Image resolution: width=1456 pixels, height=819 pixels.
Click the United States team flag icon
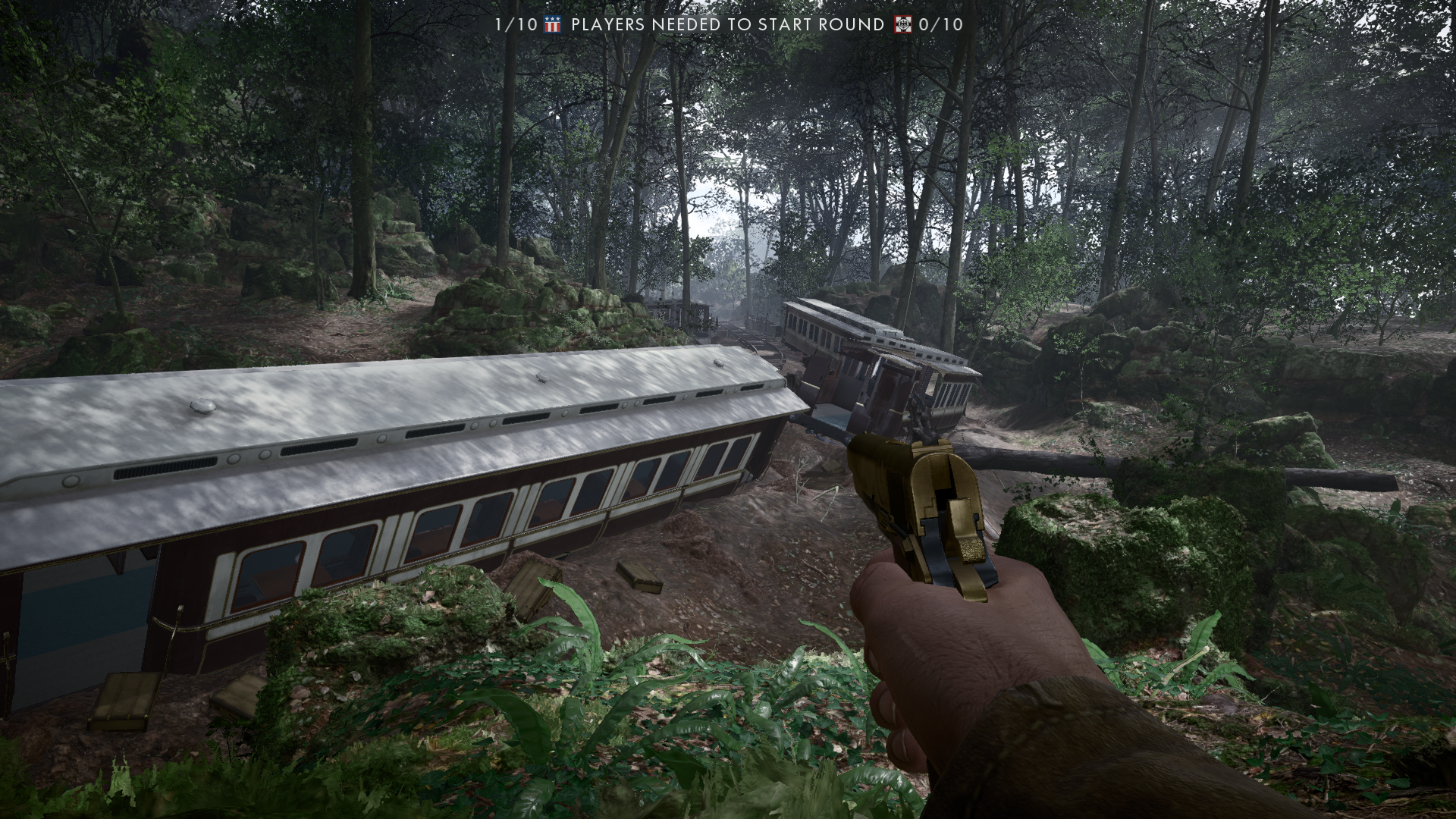551,24
